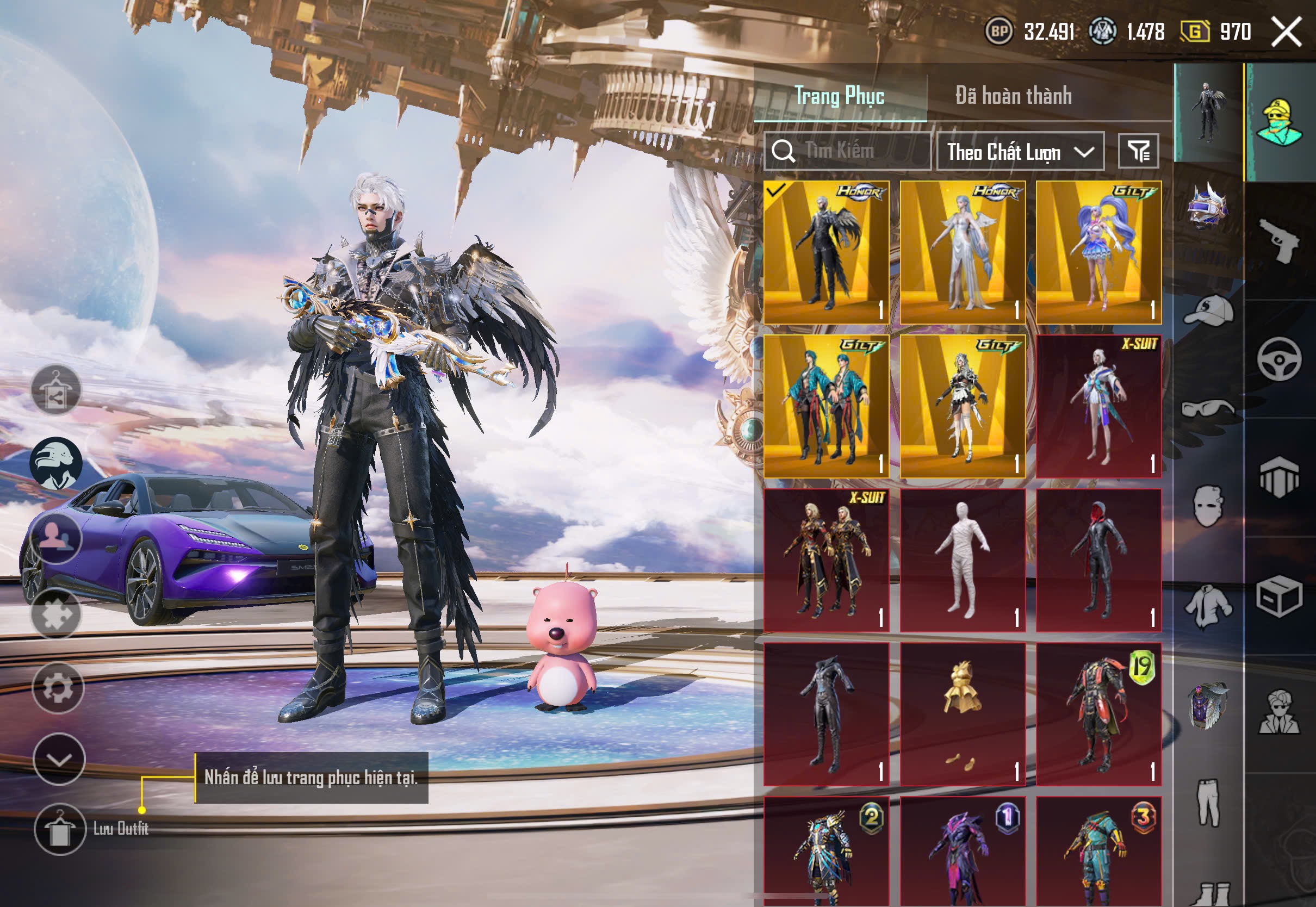The width and height of the screenshot is (1316, 907).
Task: Select the Trang Phục tab
Action: [839, 96]
